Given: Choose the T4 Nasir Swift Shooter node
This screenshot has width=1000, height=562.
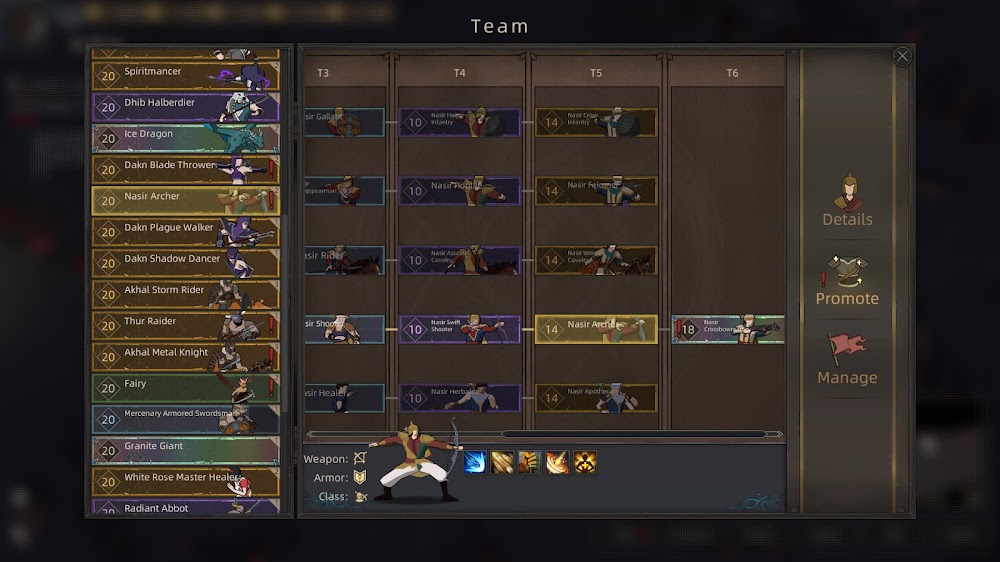Looking at the screenshot, I should [460, 329].
